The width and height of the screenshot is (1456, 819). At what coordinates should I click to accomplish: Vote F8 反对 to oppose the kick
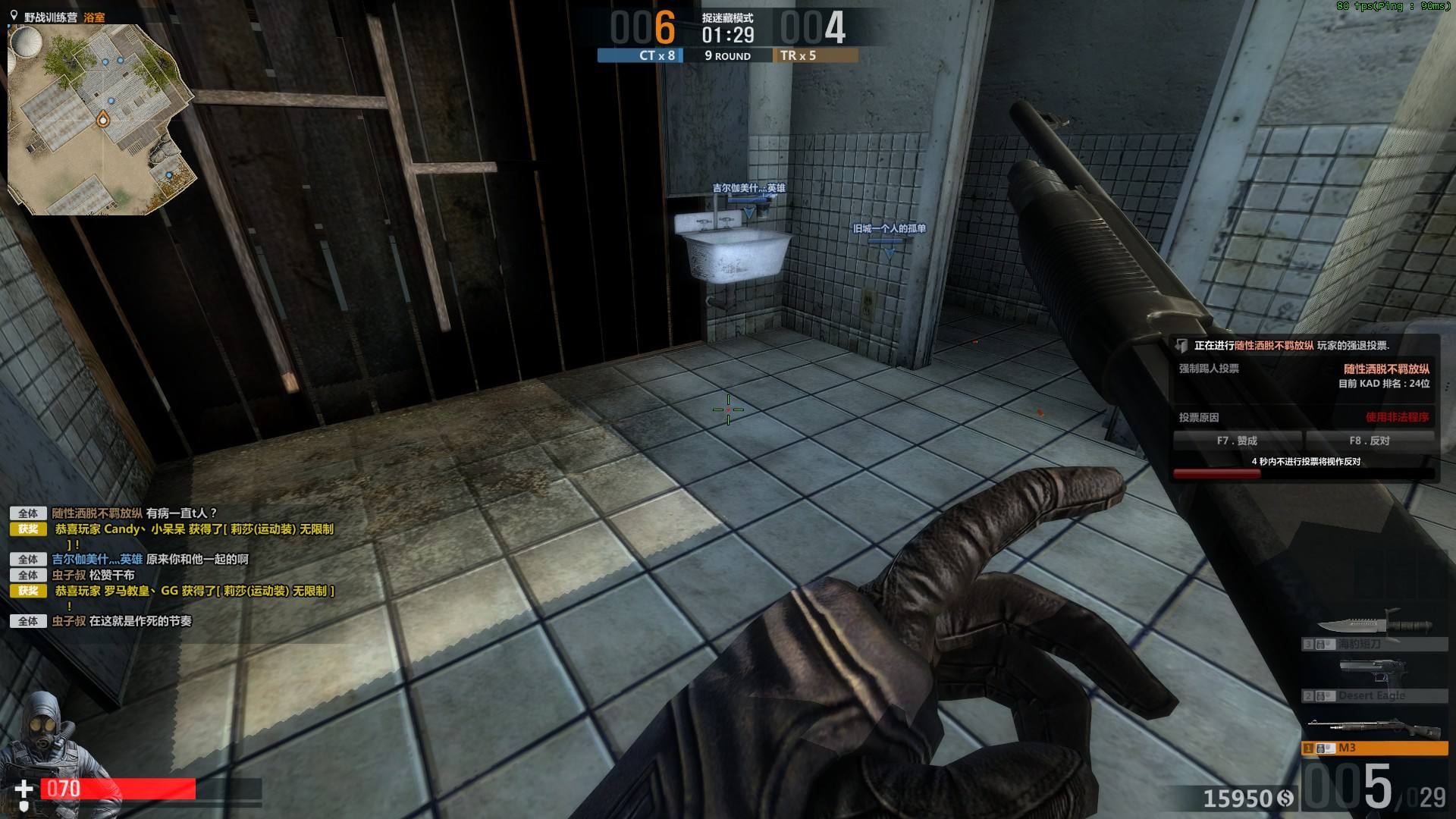(x=1369, y=441)
